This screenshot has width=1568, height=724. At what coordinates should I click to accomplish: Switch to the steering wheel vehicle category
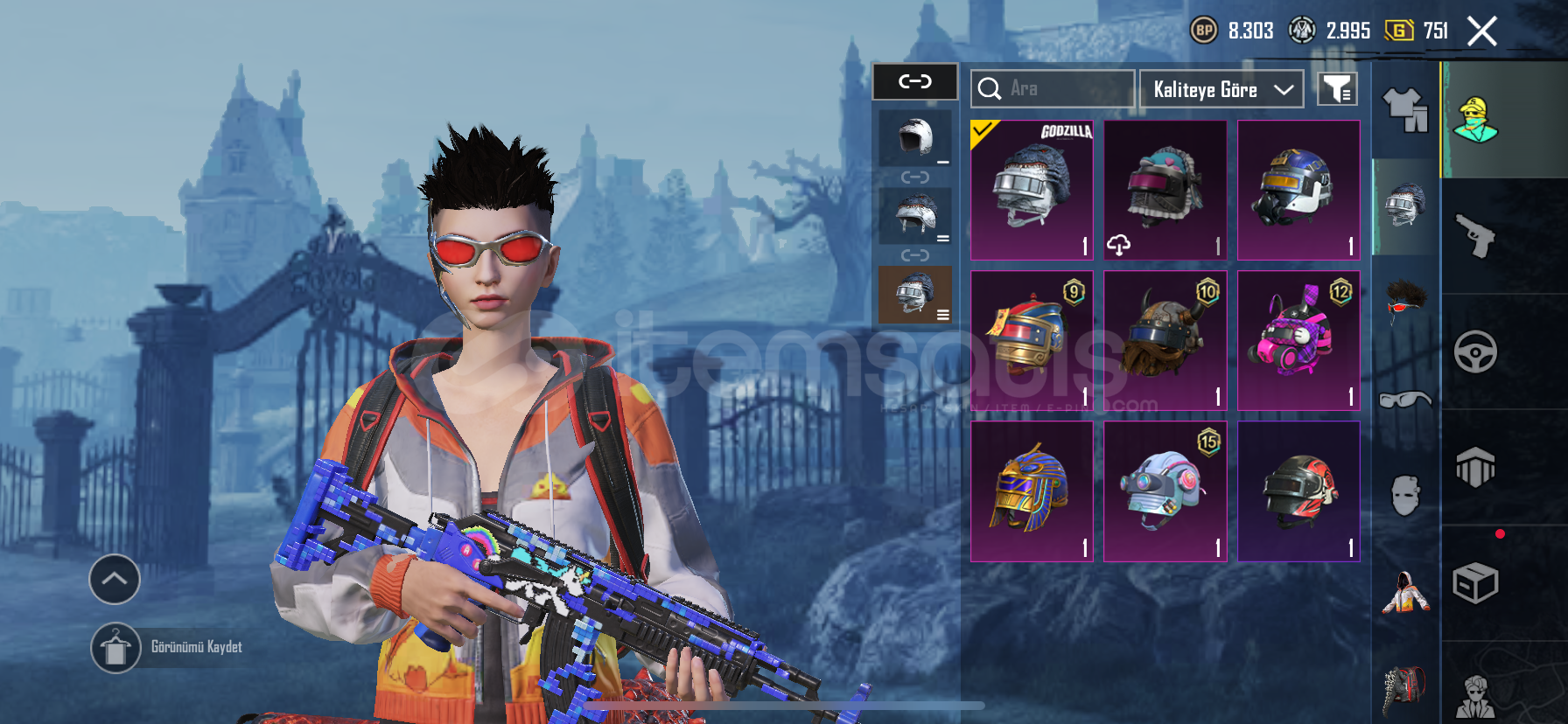[x=1475, y=352]
